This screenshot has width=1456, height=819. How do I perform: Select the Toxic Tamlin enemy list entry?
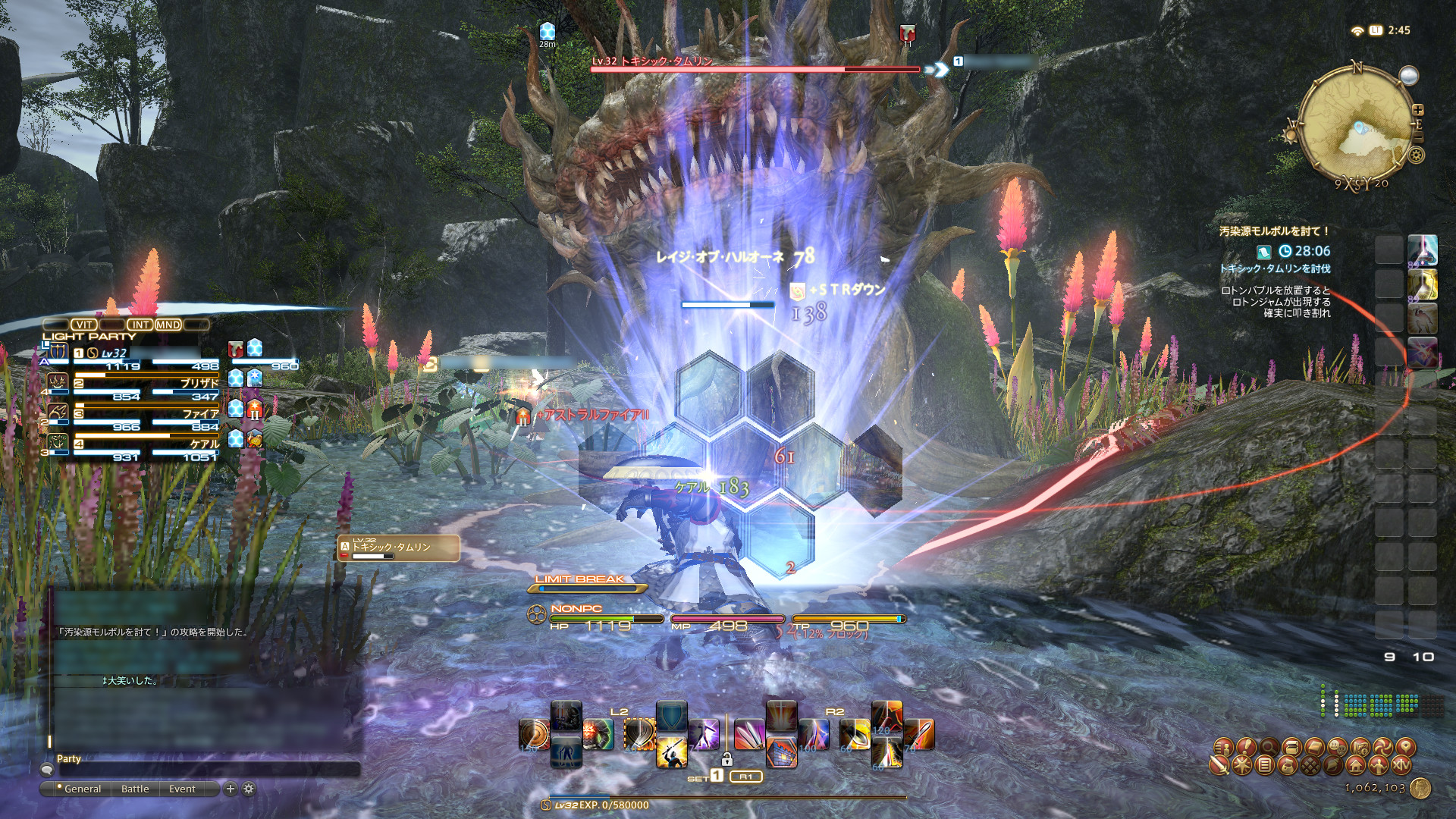398,548
